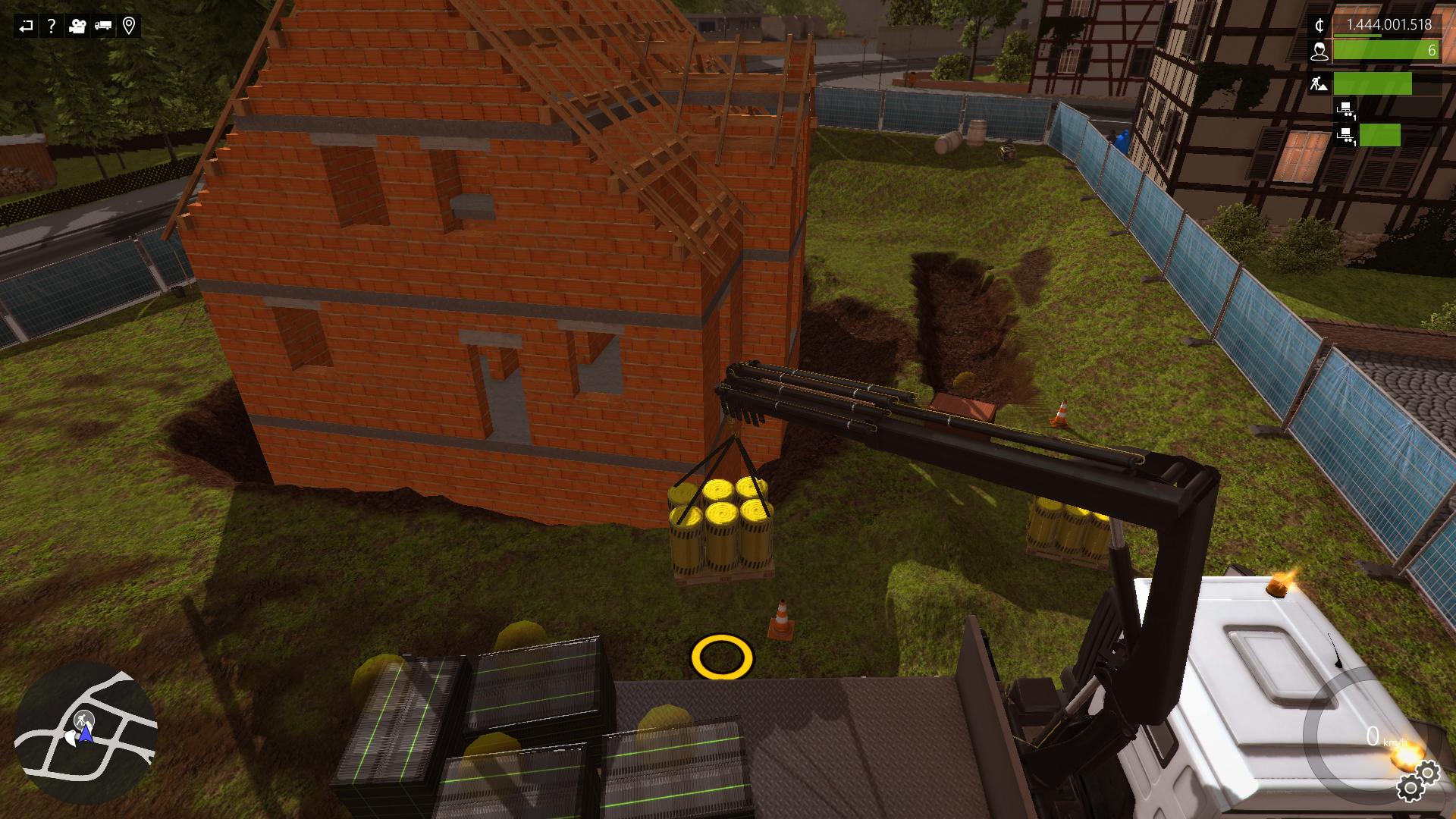Open the circular minimap

(85, 732)
